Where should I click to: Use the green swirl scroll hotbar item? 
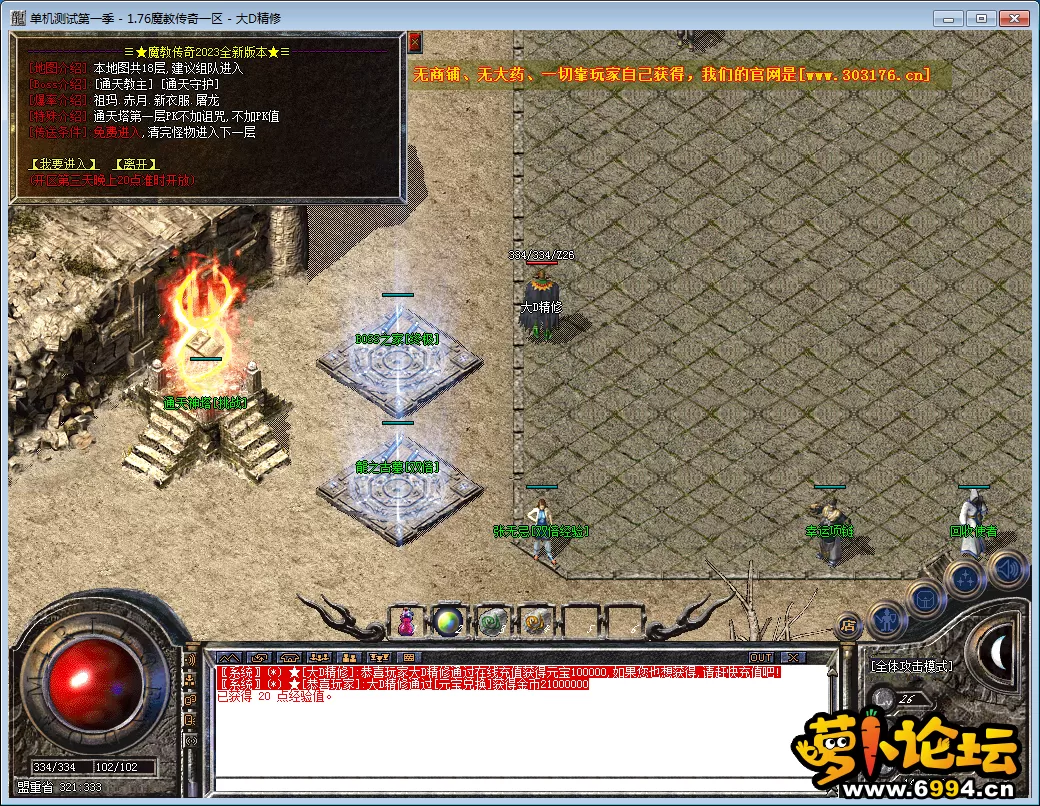[x=490, y=623]
